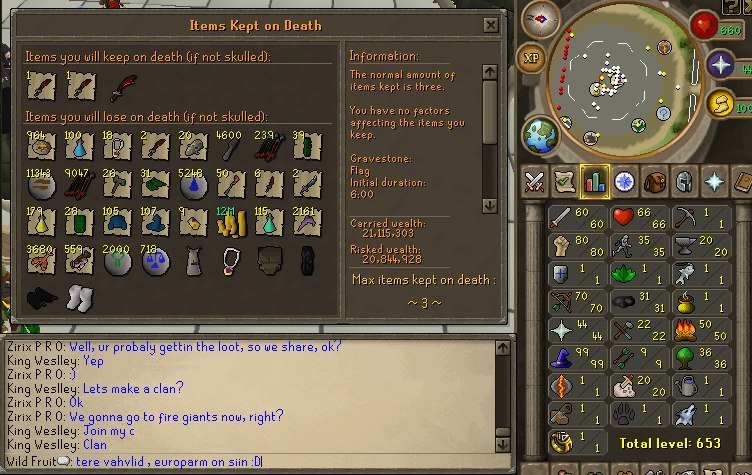Toggle run with the energy orb
The height and width of the screenshot is (475, 752).
[x=721, y=102]
